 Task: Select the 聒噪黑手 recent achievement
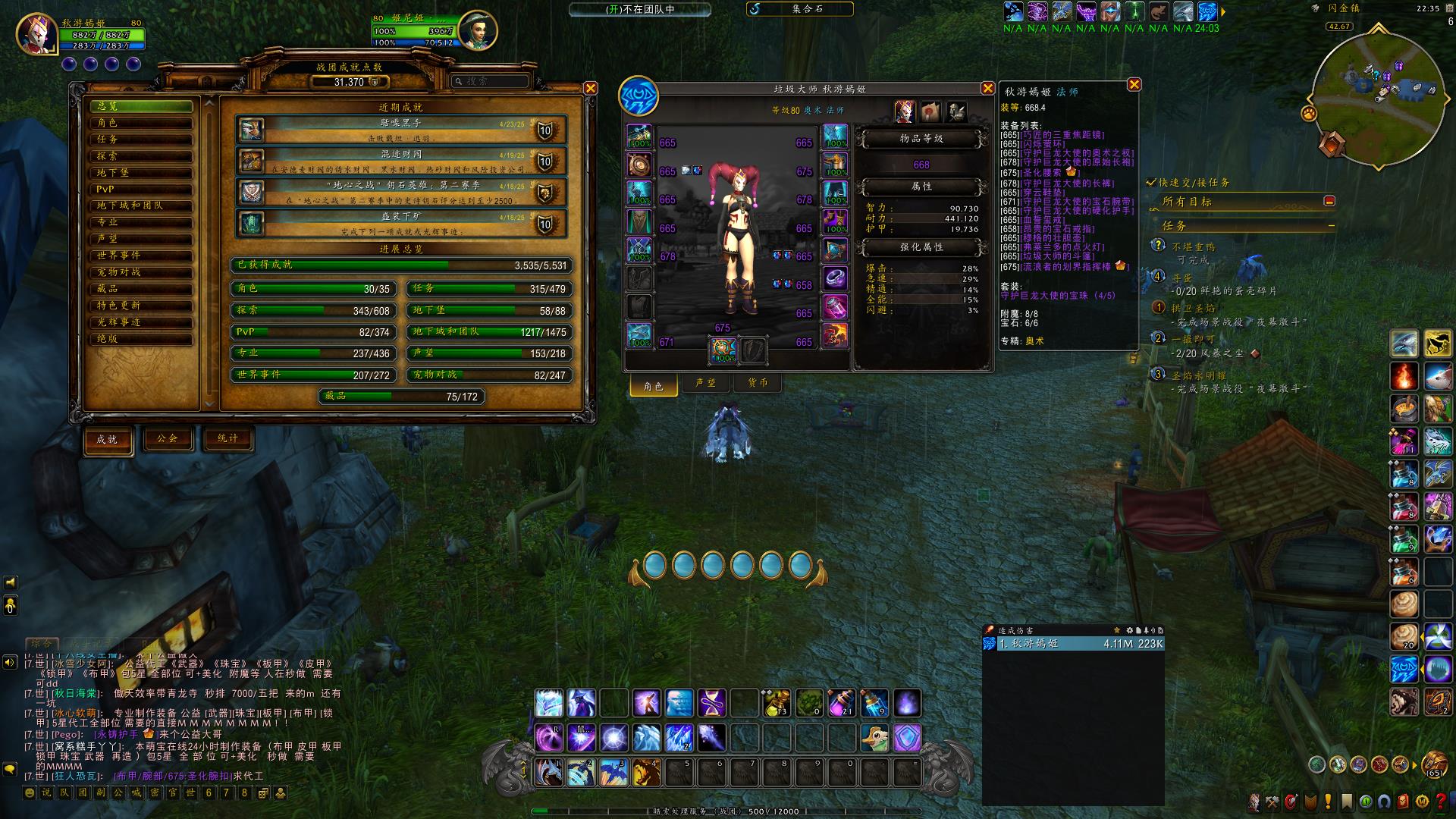click(x=401, y=129)
